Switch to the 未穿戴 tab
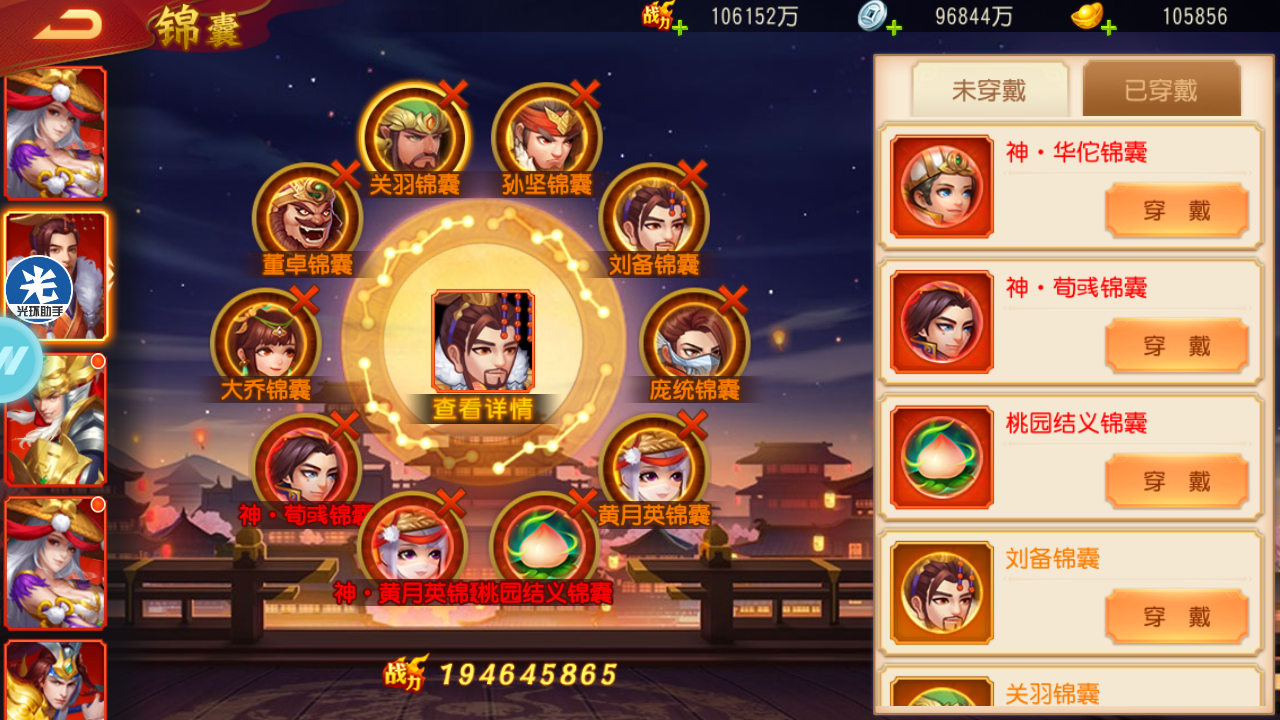 click(x=989, y=91)
